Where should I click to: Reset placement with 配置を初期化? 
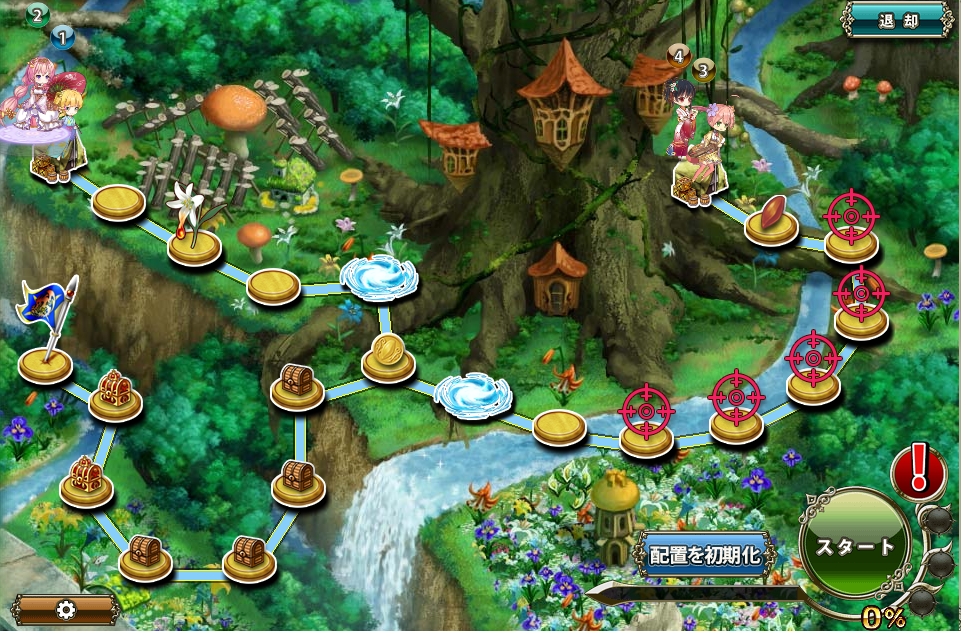click(x=706, y=556)
